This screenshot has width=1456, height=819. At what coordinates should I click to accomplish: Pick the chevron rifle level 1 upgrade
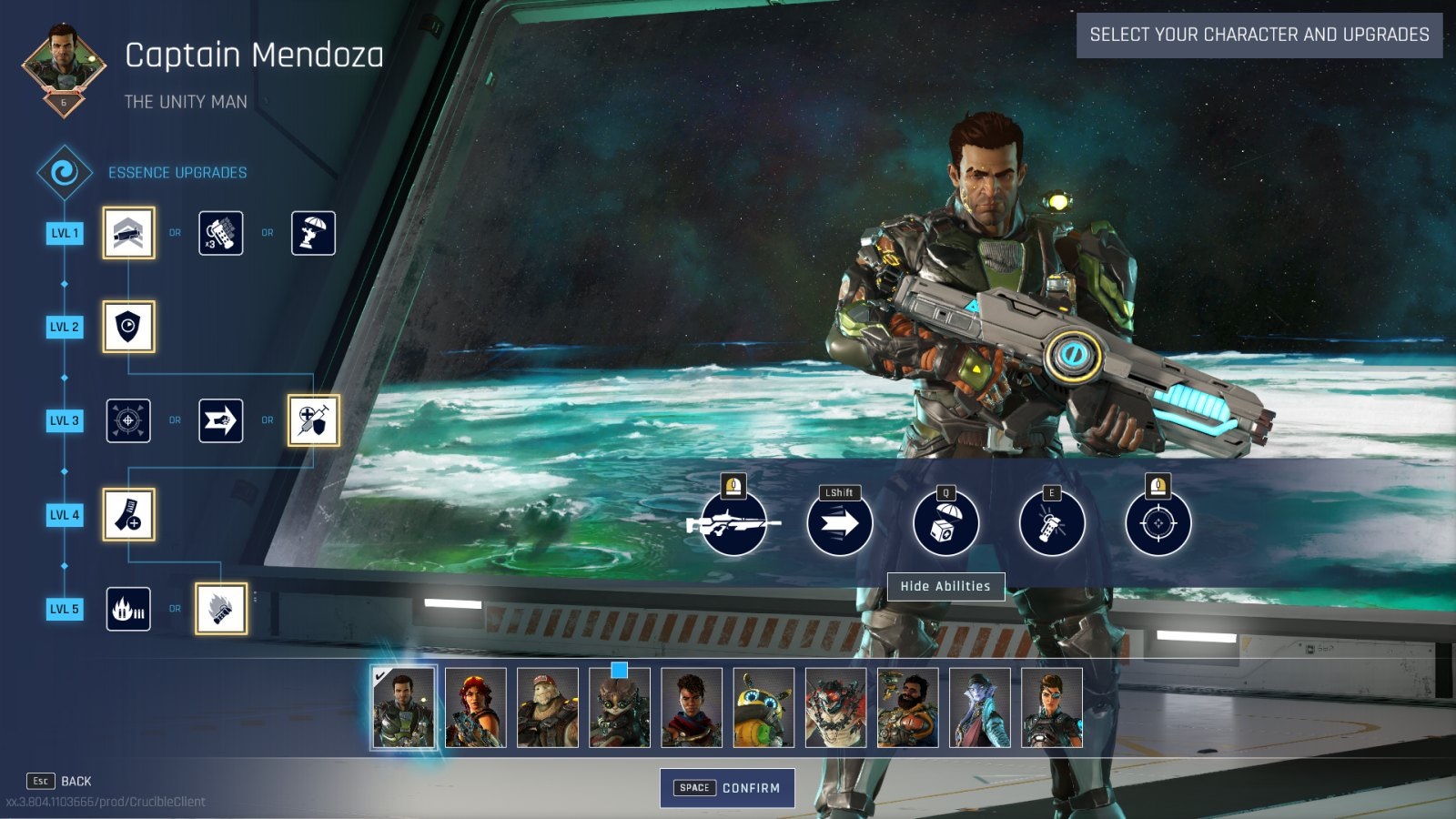128,233
